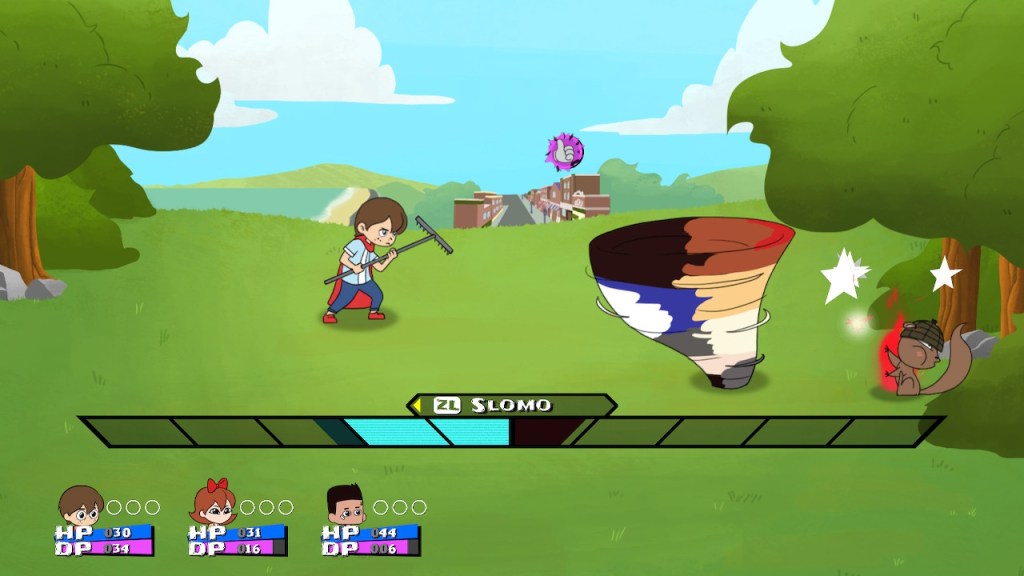This screenshot has height=576, width=1024.
Task: Choose the red-bow girl party portrait
Action: coord(213,504)
